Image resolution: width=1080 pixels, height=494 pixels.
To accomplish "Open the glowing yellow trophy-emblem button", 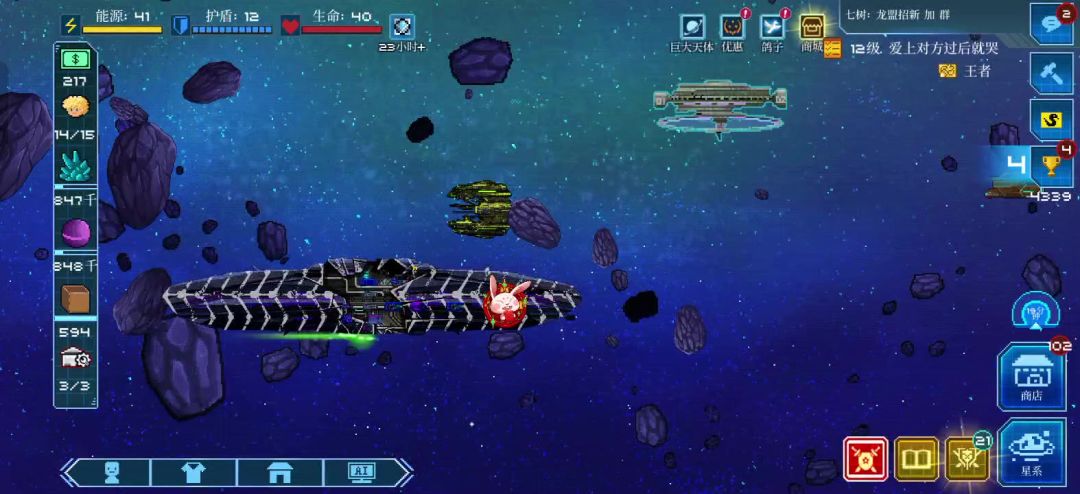I will click(x=966, y=458).
